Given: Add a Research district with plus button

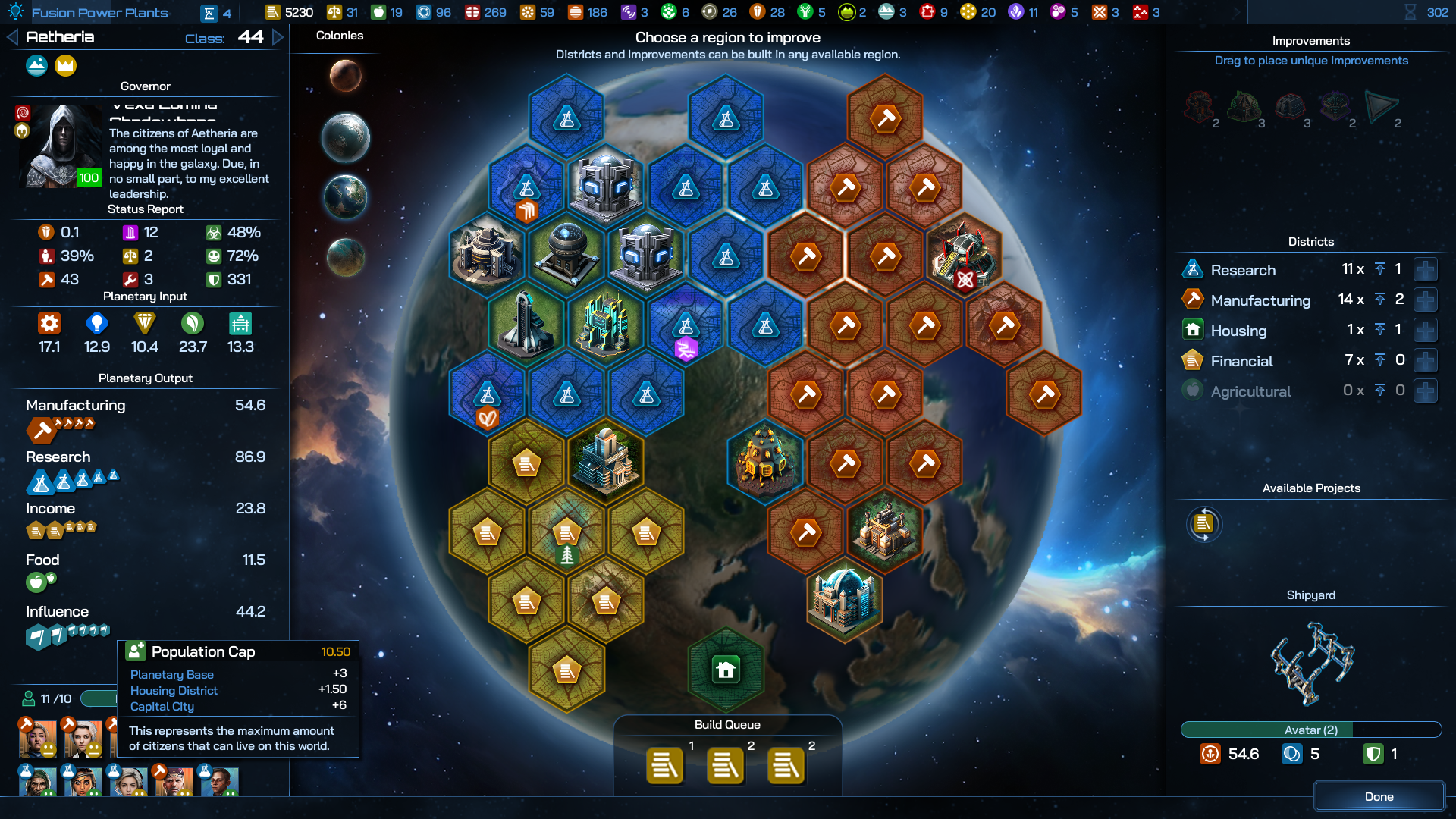Looking at the screenshot, I should 1425,270.
